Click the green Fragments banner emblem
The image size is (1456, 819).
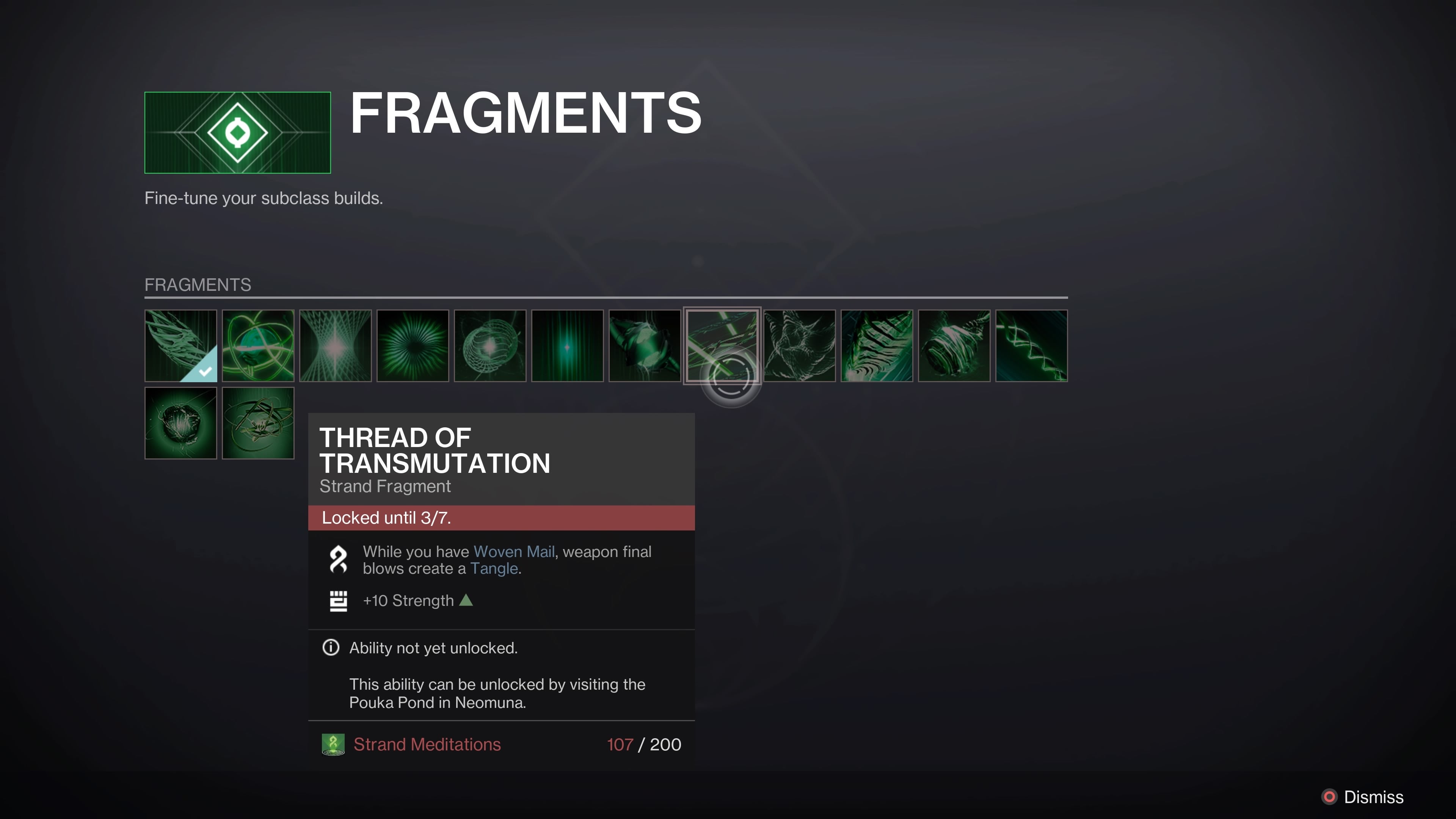(237, 132)
